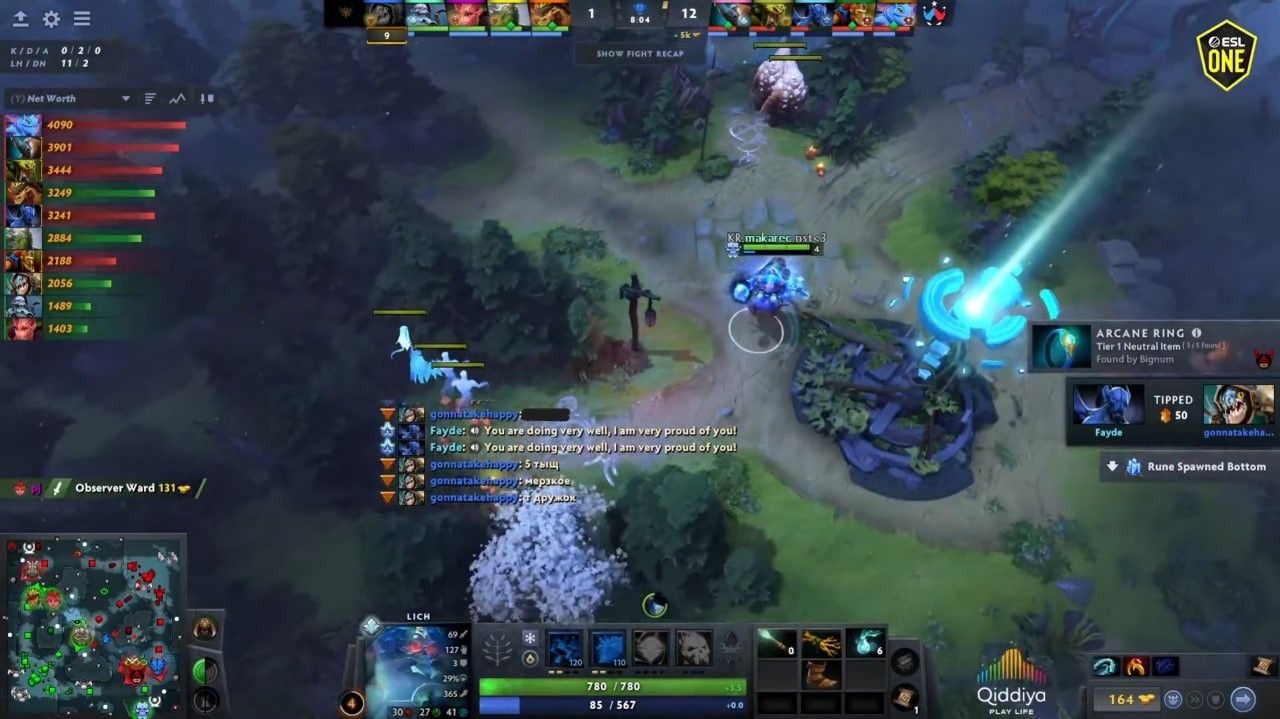The width and height of the screenshot is (1280, 719).
Task: Open the shop via gold button
Action: point(1122,699)
